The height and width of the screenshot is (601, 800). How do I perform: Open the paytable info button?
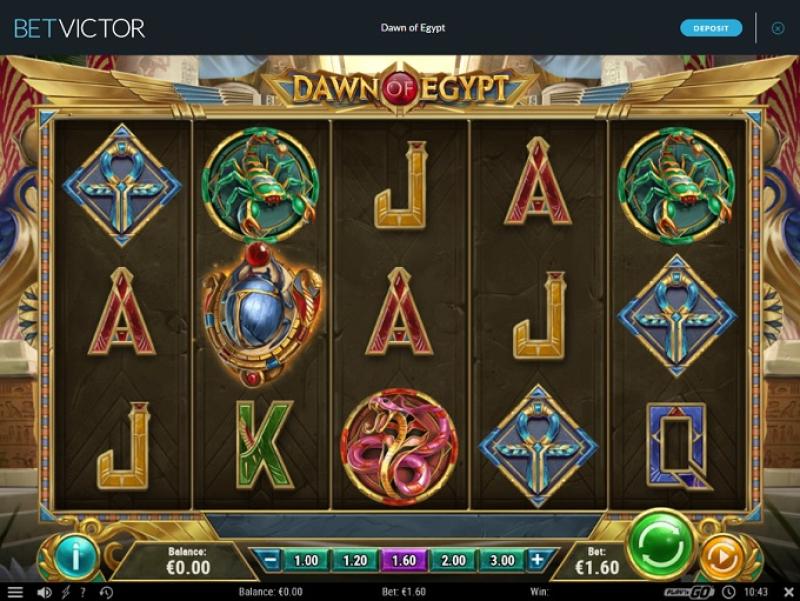coord(77,555)
